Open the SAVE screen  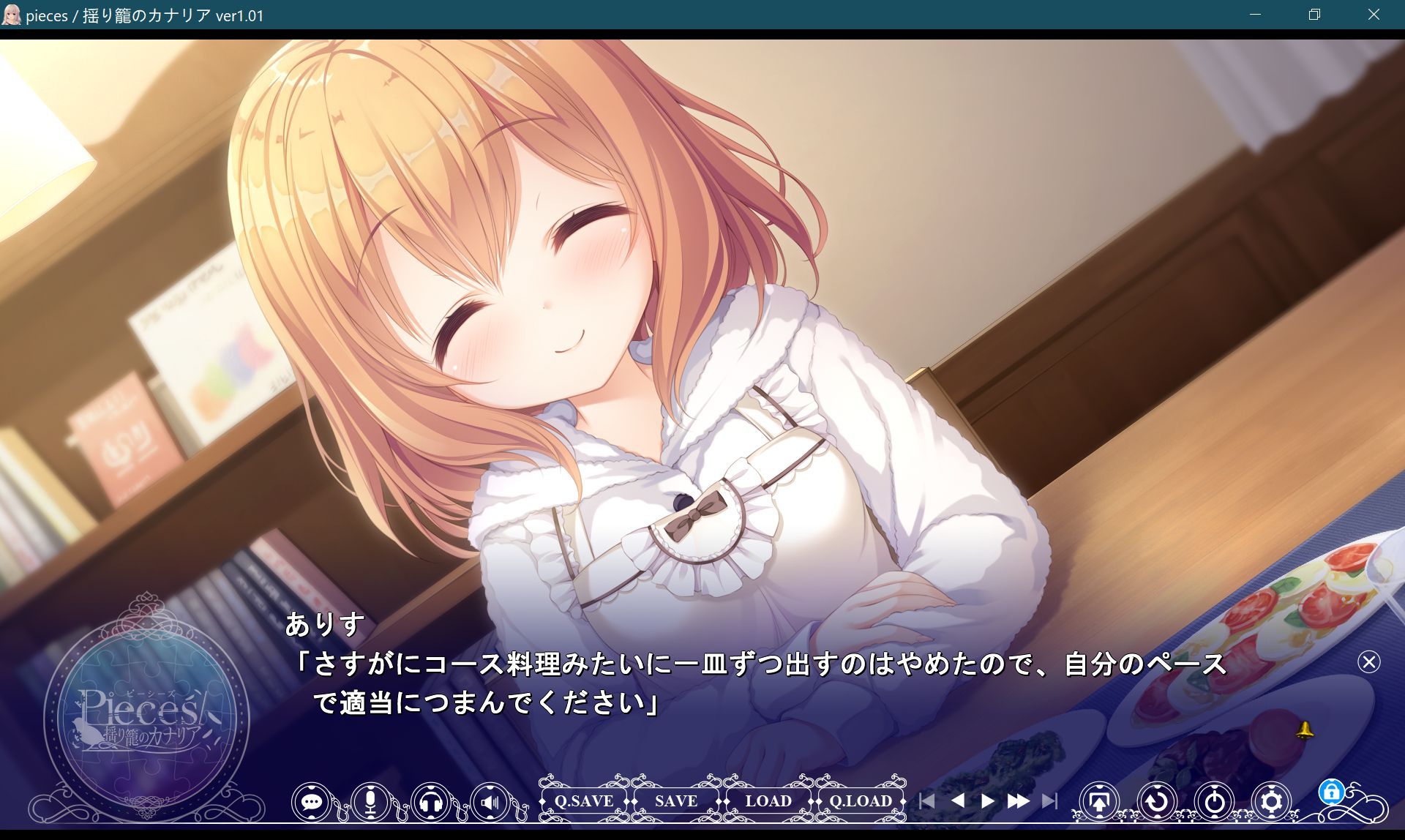click(675, 801)
